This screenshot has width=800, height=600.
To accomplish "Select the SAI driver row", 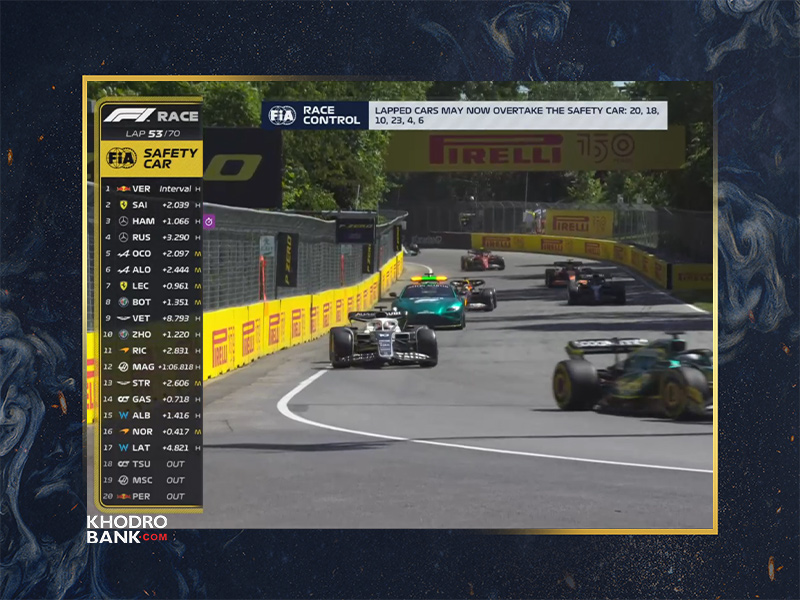I will pyautogui.click(x=152, y=204).
